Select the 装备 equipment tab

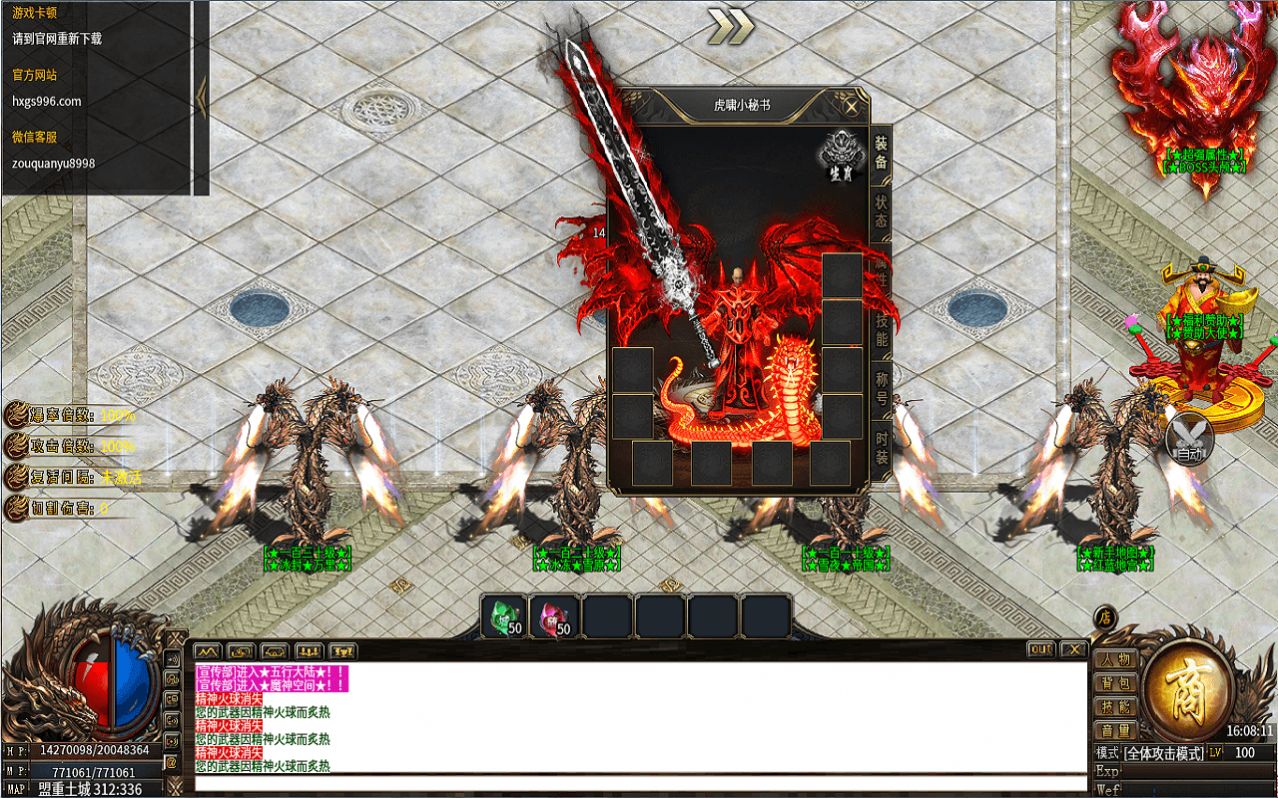(x=881, y=153)
